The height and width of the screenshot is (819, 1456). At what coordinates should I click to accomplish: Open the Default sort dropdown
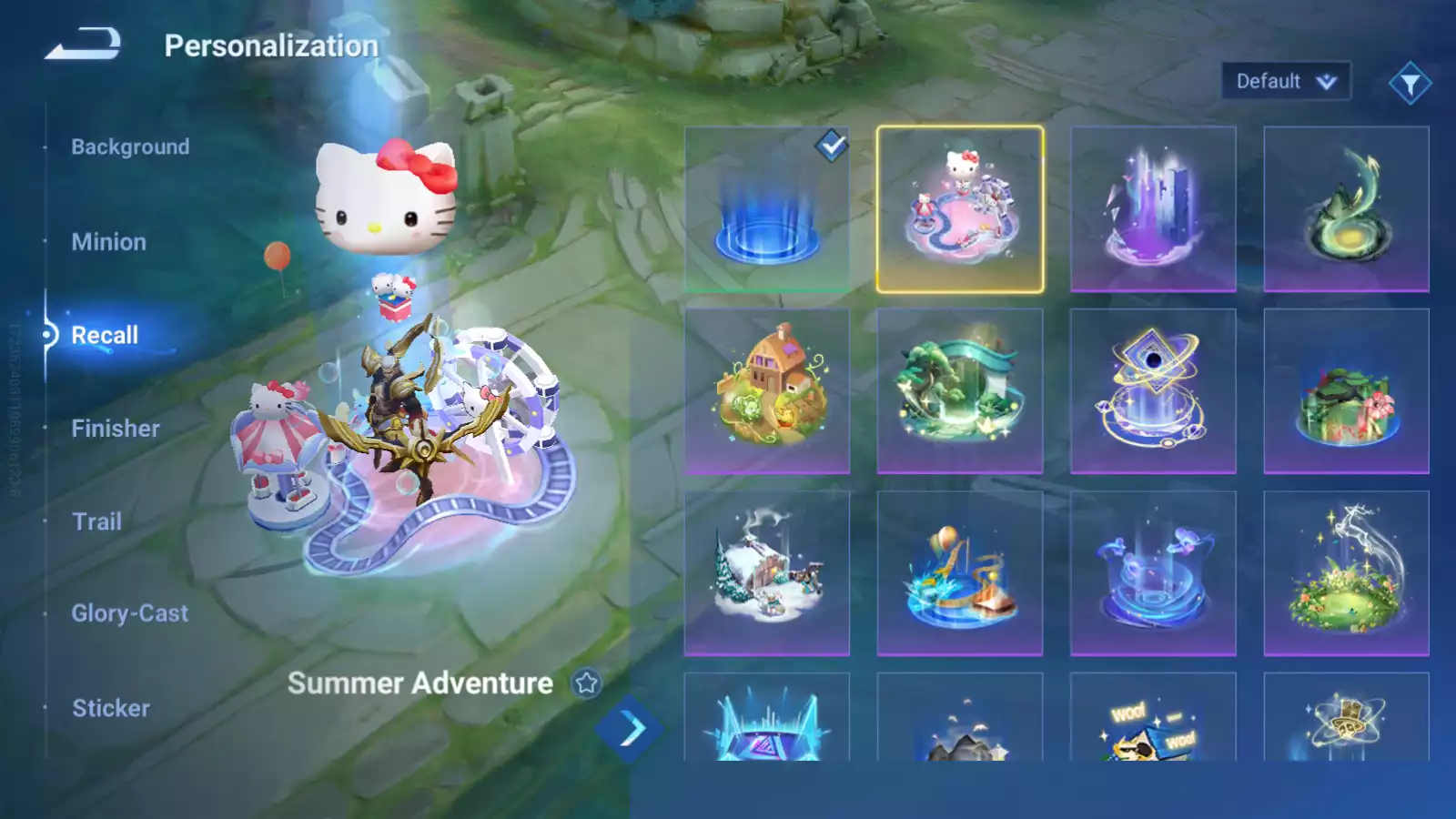click(1285, 82)
